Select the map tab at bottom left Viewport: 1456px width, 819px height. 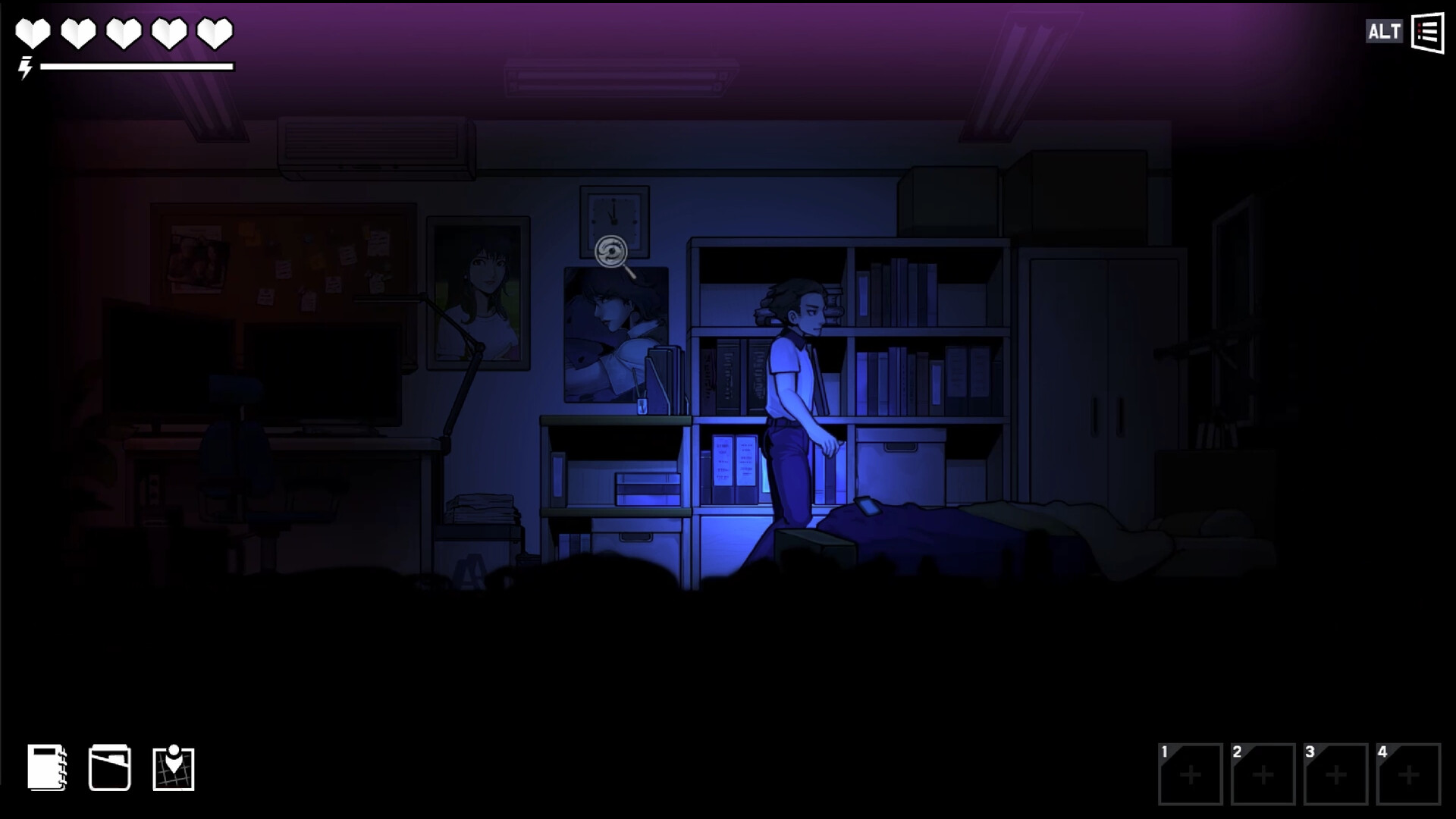point(174,769)
